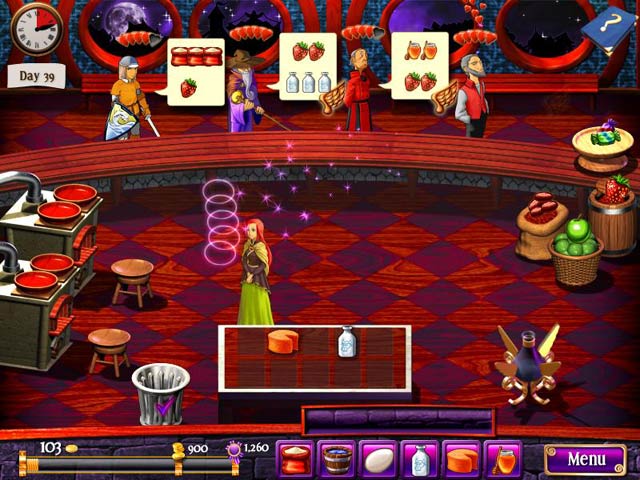Click the trash bin to discard items
Image resolution: width=640 pixels, height=480 pixels.
tap(160, 392)
